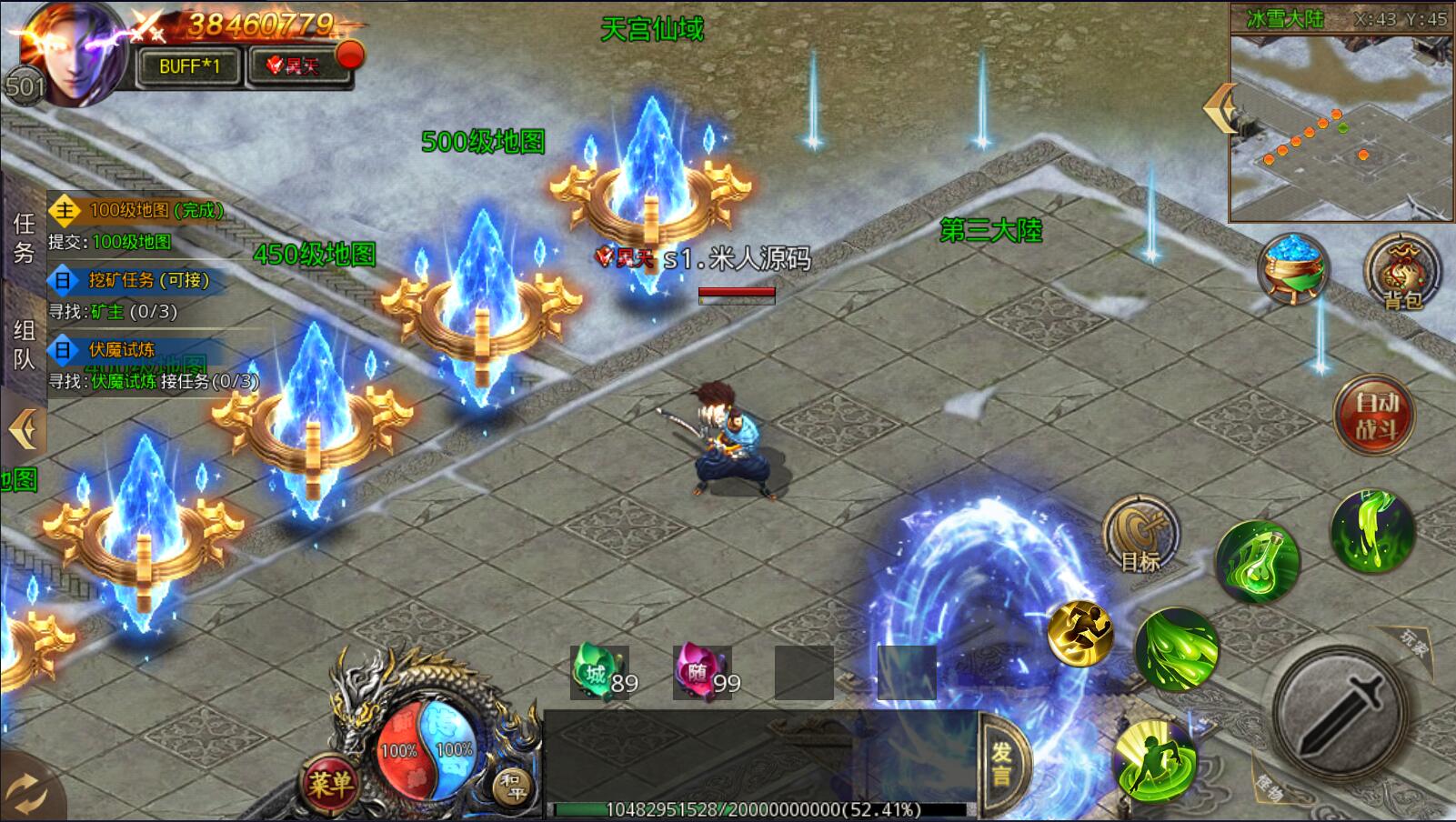Open the 背包 backpack
This screenshot has height=822, width=1456.
(x=1401, y=271)
